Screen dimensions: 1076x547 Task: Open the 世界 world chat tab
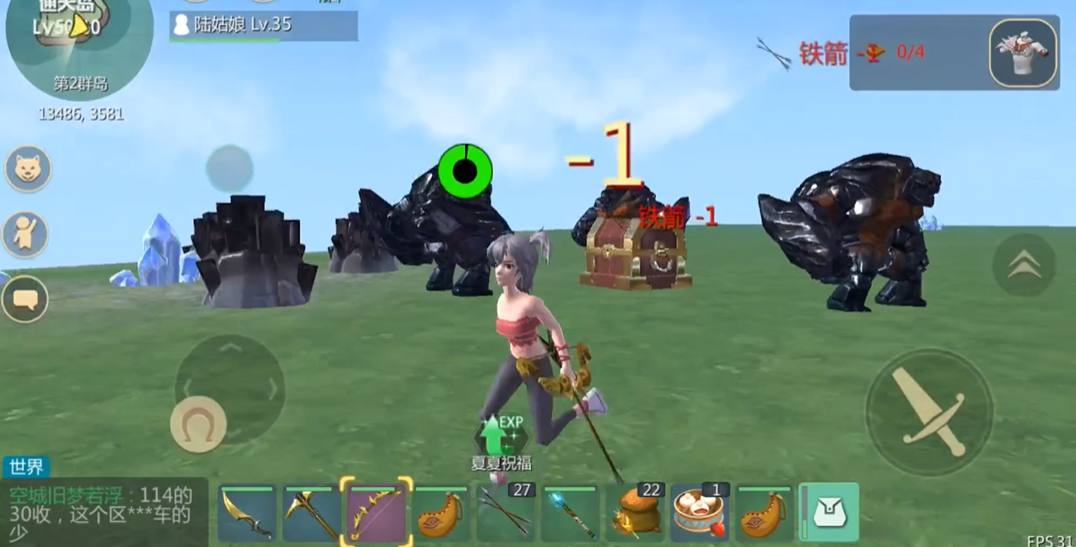coord(26,467)
